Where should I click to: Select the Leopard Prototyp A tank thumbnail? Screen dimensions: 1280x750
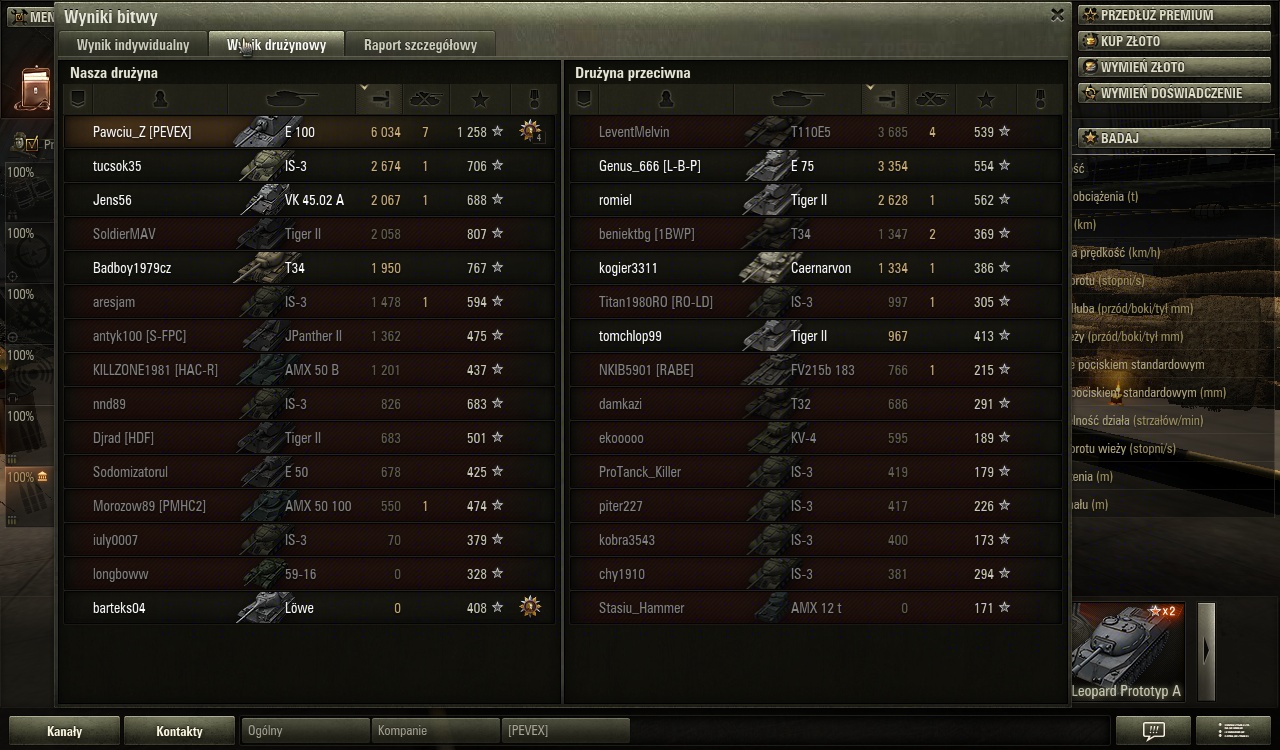[1127, 651]
